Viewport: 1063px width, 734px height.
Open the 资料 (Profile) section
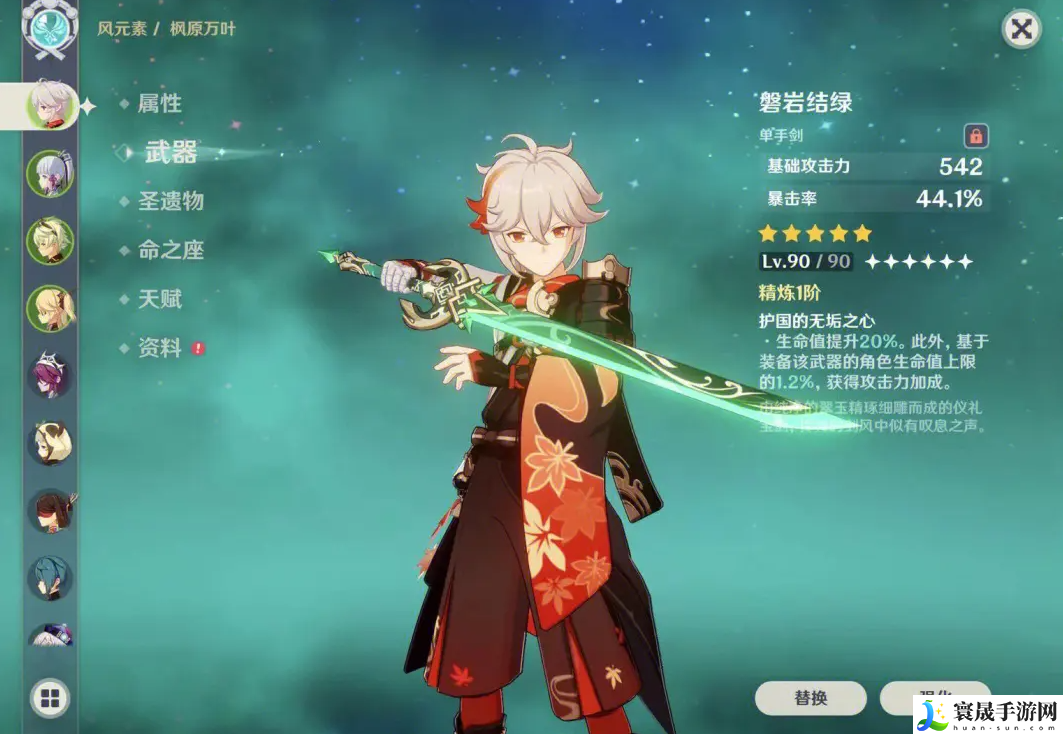(159, 348)
